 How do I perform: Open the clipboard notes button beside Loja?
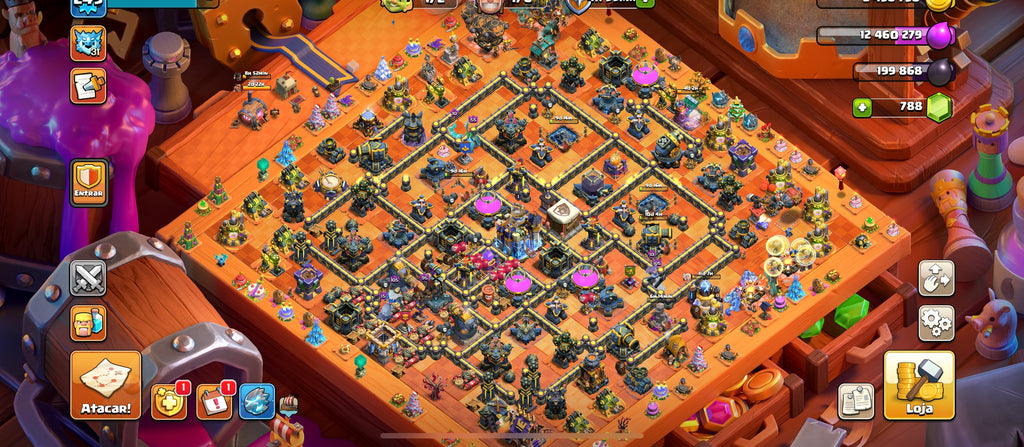tap(856, 401)
